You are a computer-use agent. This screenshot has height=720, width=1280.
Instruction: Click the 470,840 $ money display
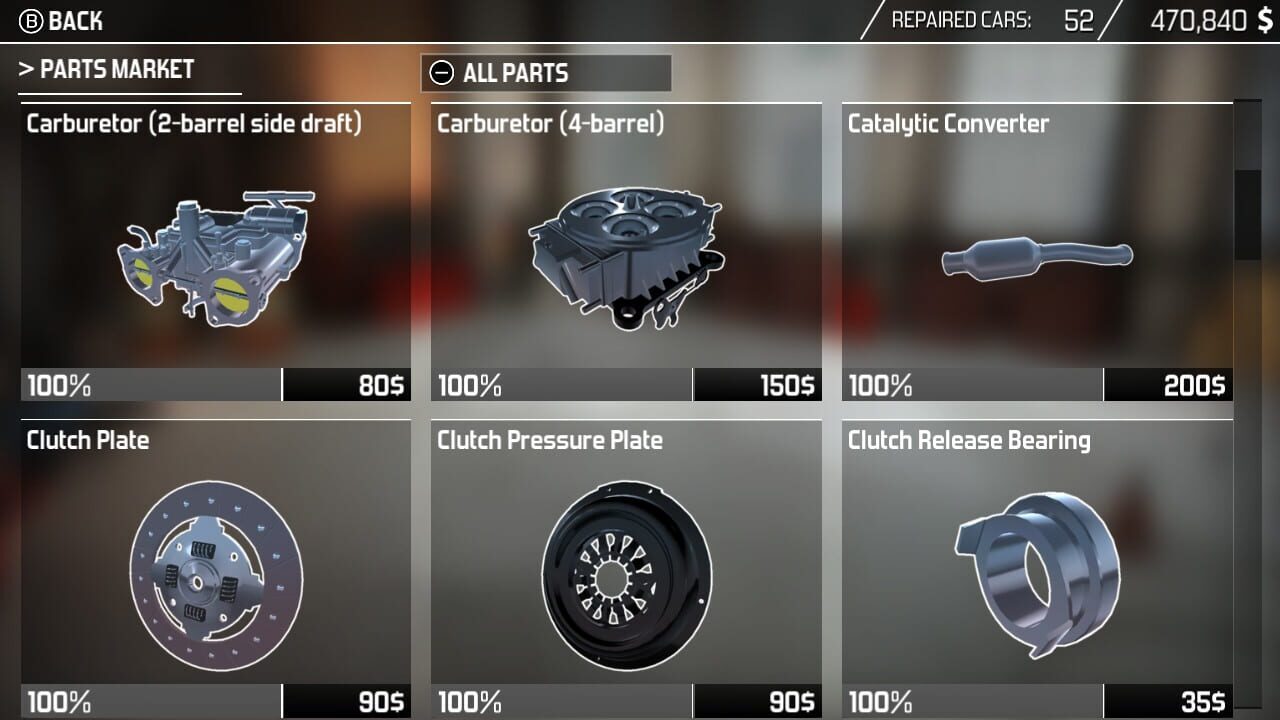(1209, 19)
